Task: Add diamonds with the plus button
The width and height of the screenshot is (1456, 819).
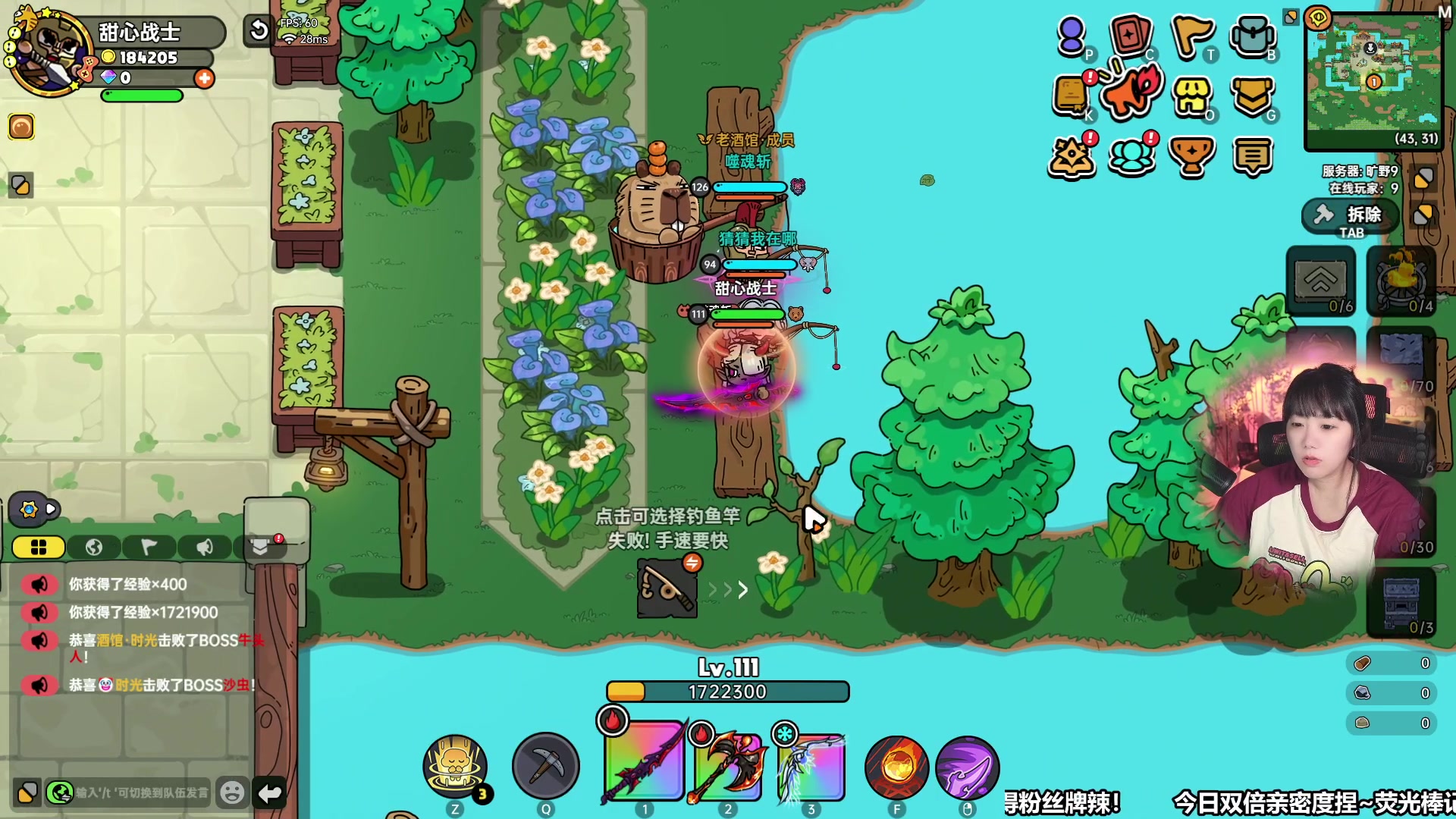Action: [204, 78]
